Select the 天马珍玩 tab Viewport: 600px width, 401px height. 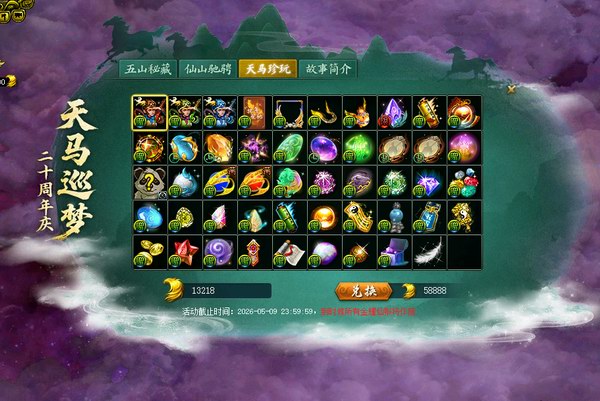tap(268, 70)
